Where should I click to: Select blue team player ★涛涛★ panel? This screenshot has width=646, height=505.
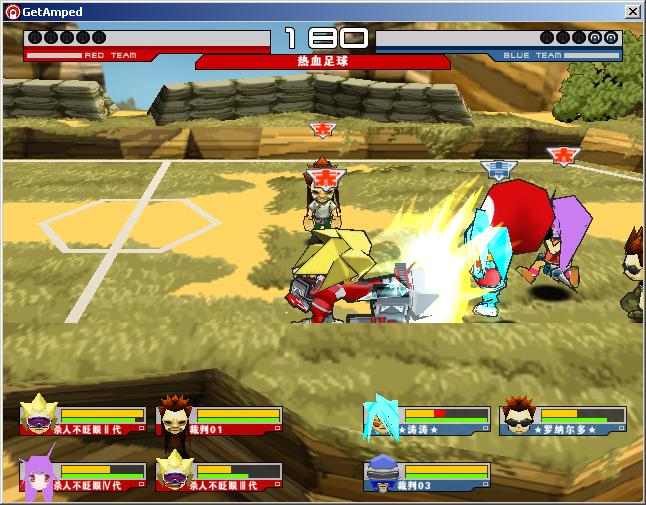pyautogui.click(x=428, y=420)
